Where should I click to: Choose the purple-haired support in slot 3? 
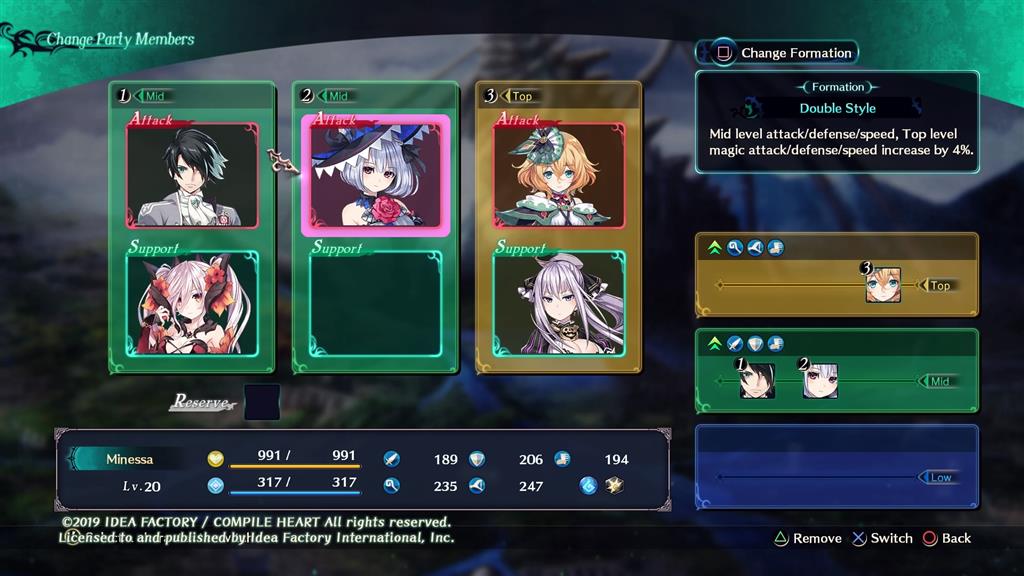(x=558, y=303)
